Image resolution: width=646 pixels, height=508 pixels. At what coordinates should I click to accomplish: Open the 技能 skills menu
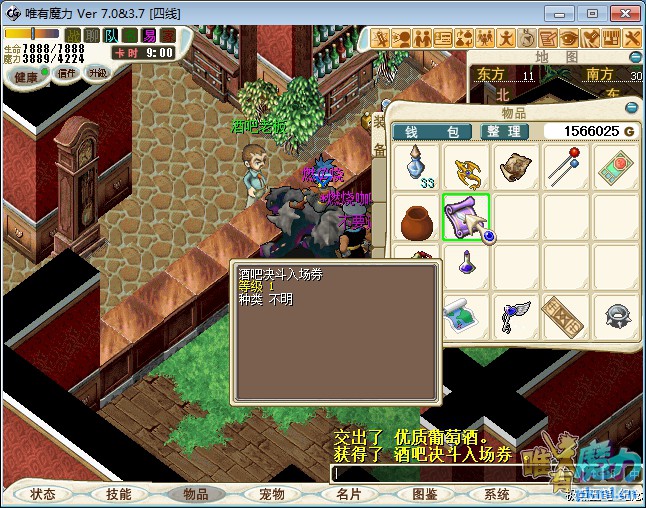(x=118, y=494)
